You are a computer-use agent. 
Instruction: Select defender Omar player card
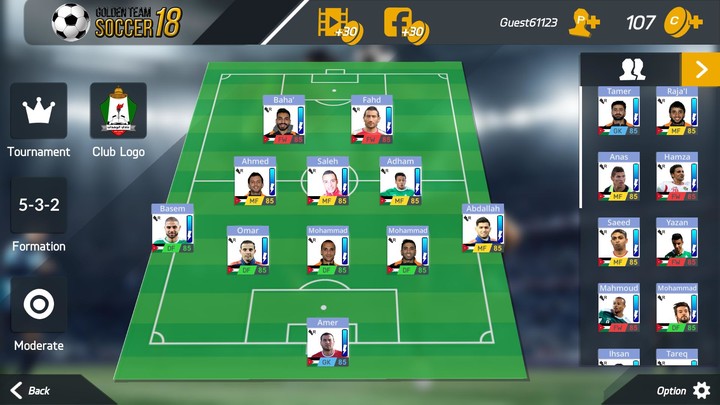coord(246,252)
